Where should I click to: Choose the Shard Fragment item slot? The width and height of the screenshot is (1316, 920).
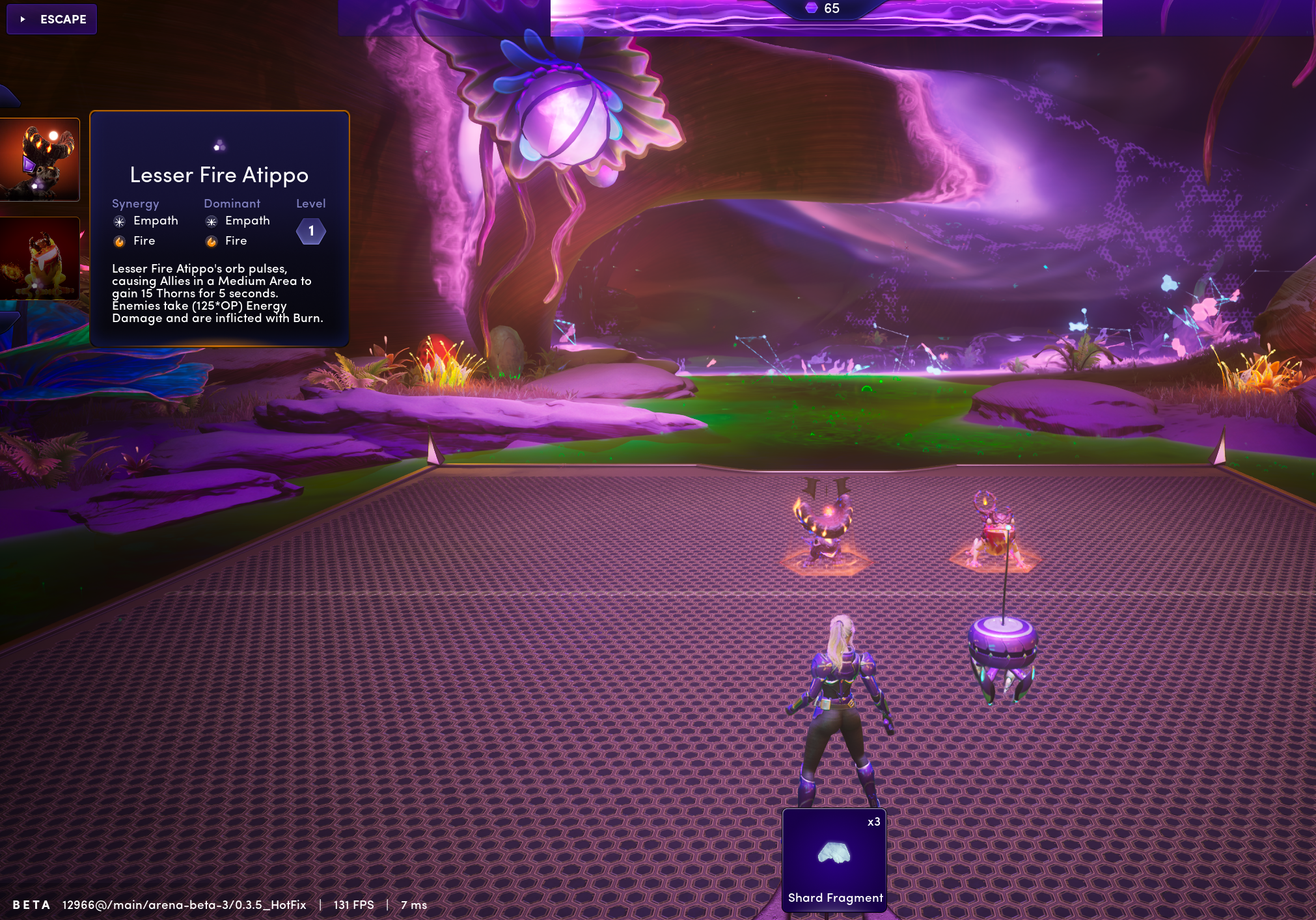(x=834, y=859)
